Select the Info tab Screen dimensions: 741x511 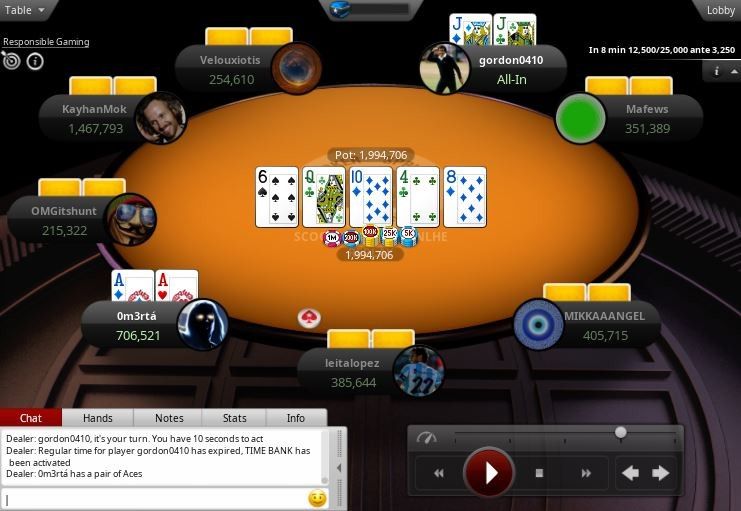[x=296, y=418]
